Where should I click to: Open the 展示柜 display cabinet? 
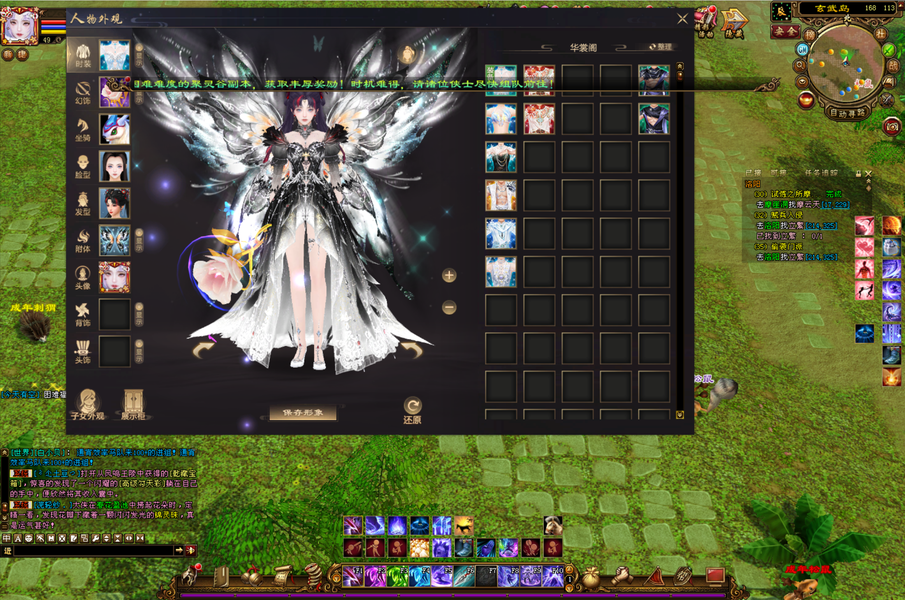tap(133, 404)
